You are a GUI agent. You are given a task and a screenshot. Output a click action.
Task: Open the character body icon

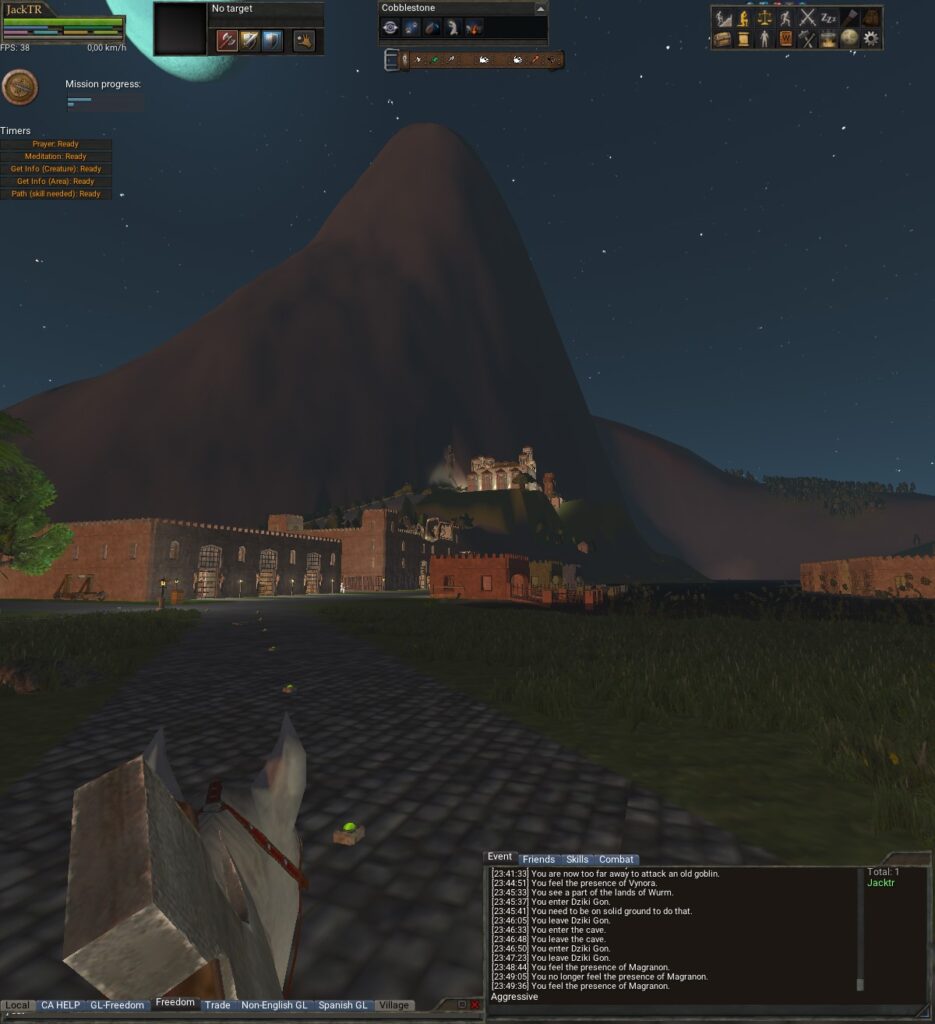pyautogui.click(x=765, y=38)
